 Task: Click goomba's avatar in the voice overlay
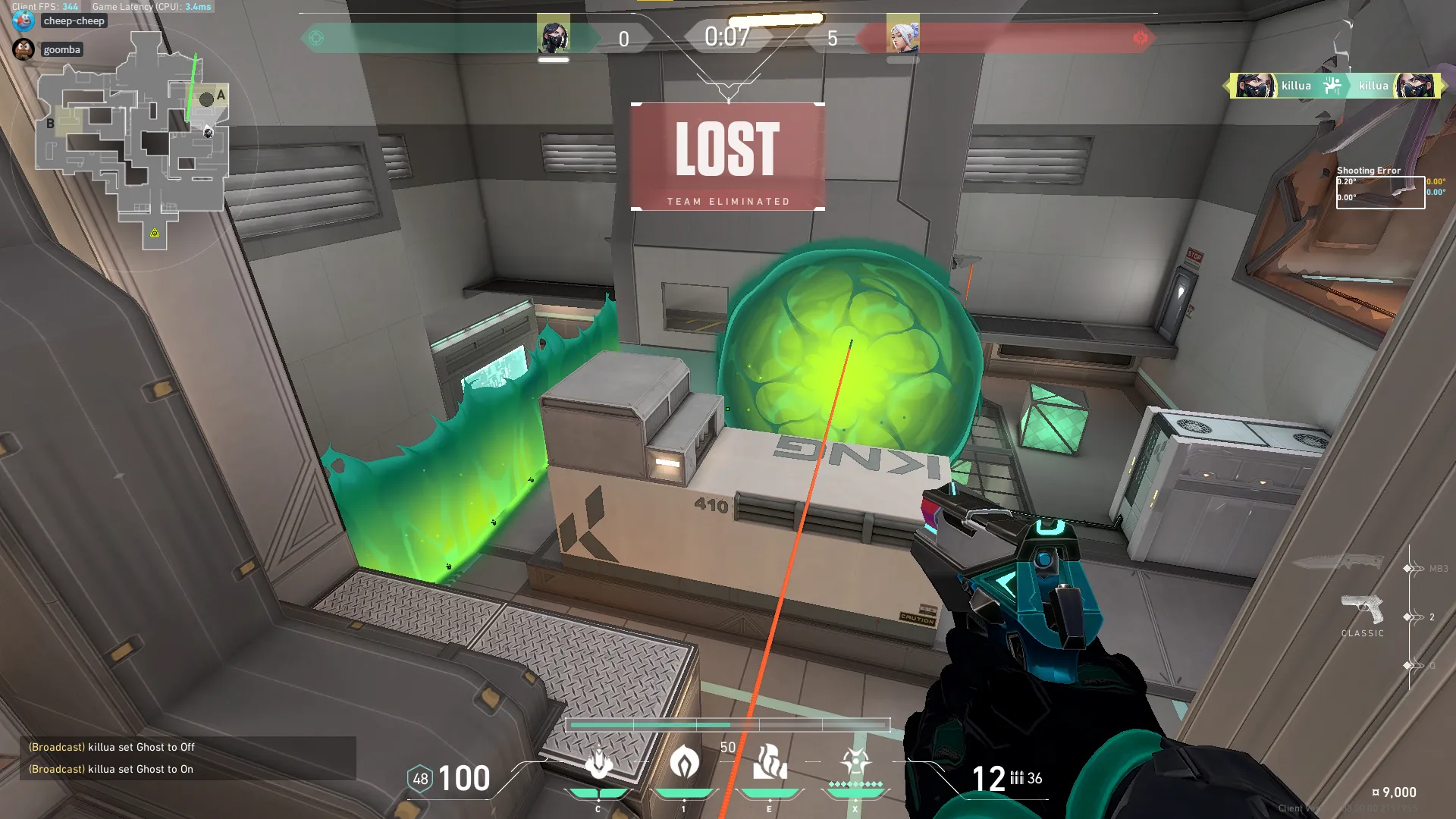tap(24, 49)
